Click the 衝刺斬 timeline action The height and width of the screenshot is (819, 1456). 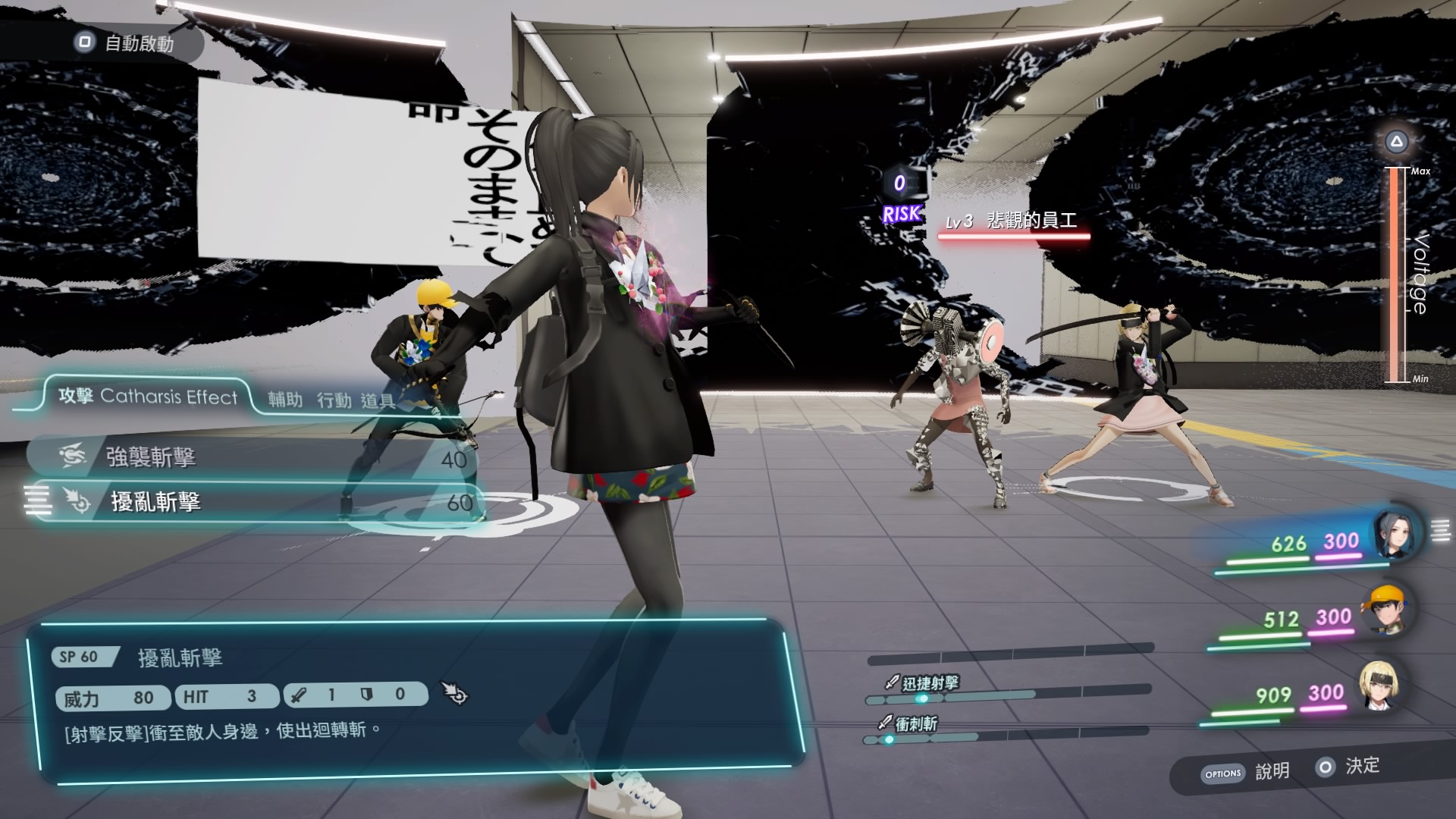coord(915,724)
